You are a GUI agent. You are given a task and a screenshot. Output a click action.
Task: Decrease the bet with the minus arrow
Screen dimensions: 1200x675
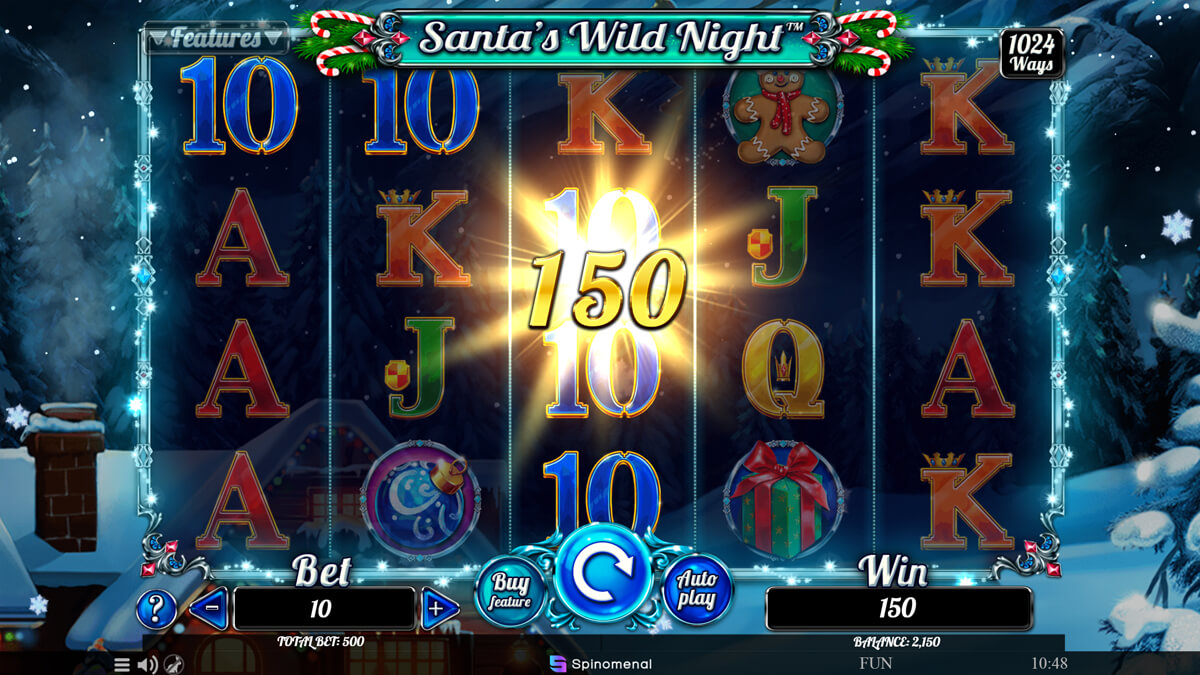click(x=209, y=609)
